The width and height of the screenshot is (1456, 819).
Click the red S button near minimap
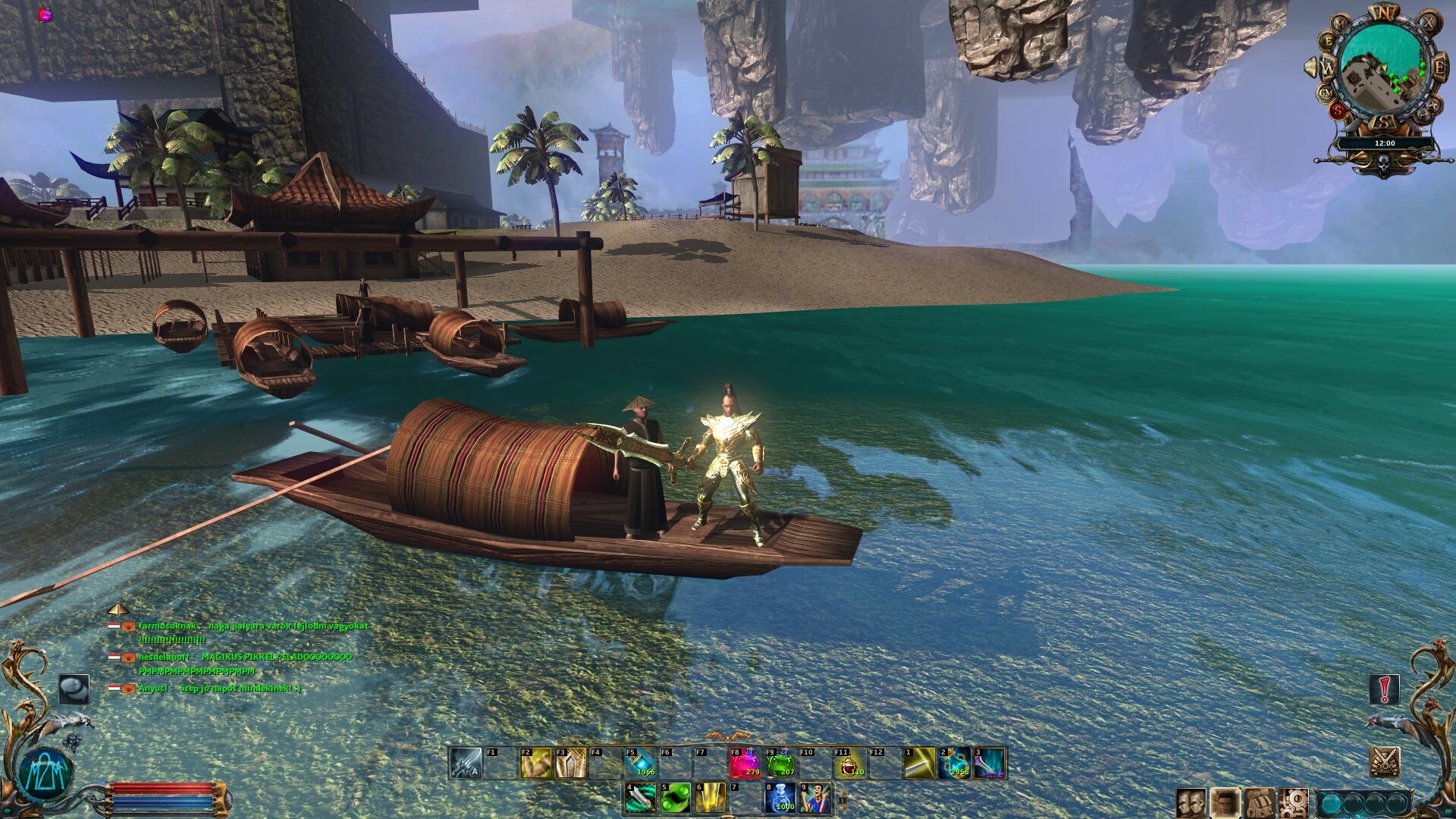1339,110
